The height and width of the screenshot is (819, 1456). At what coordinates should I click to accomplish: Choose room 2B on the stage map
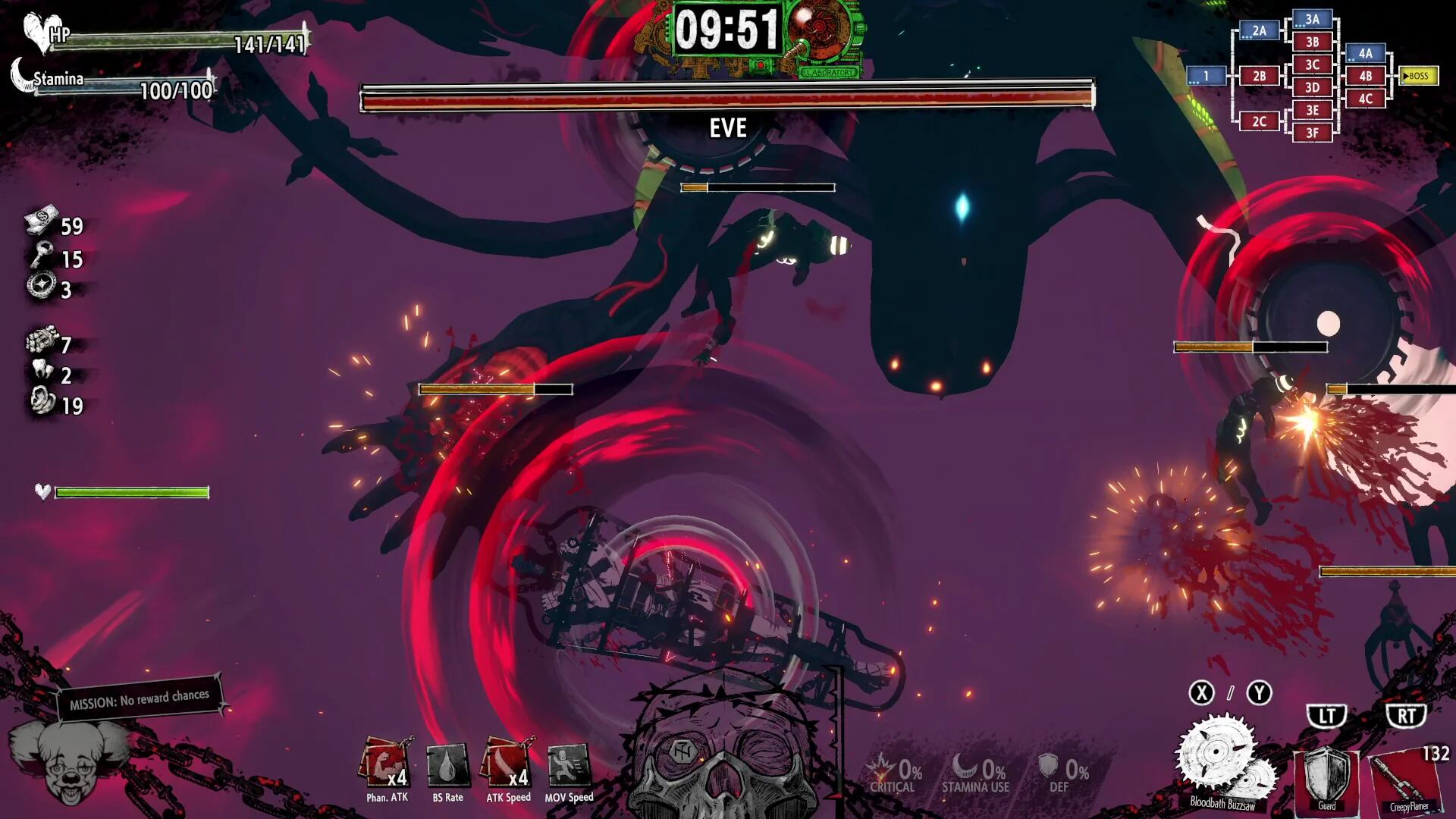click(1259, 76)
